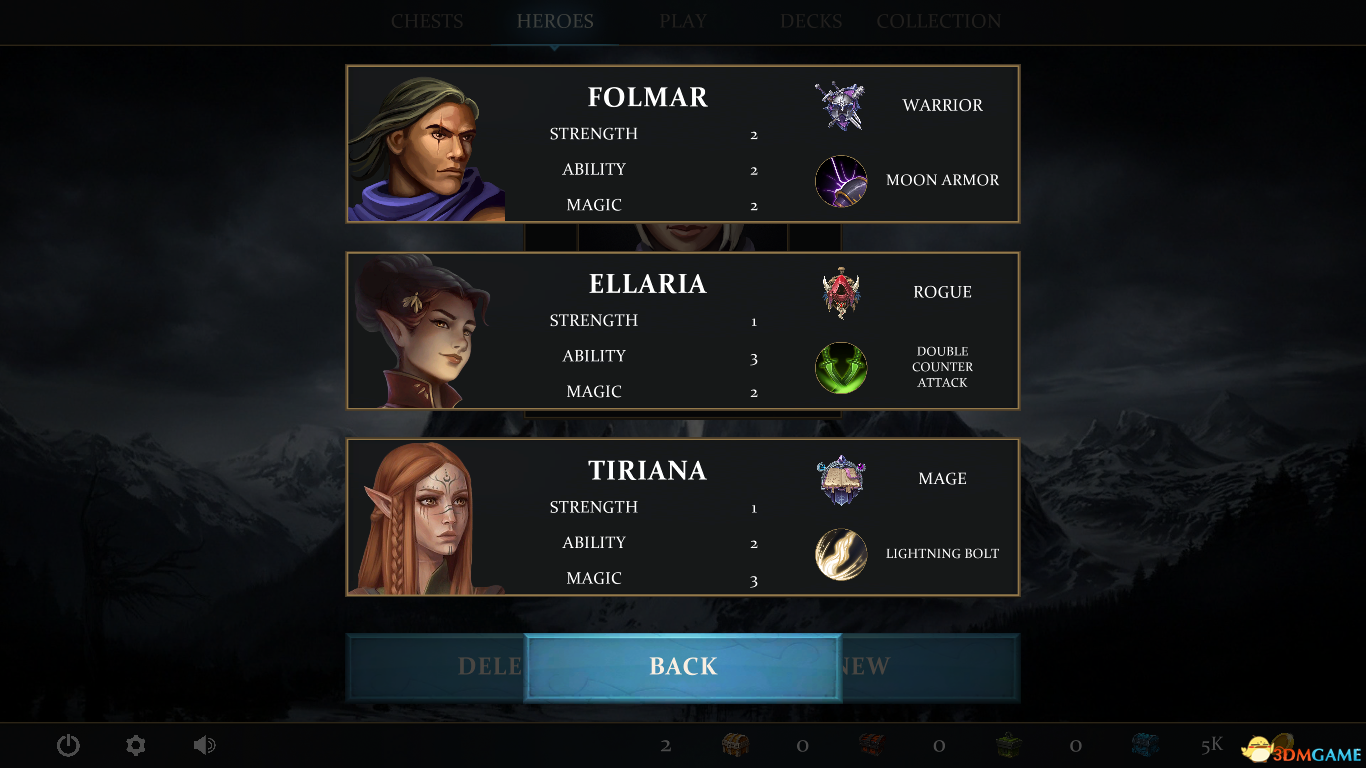This screenshot has width=1366, height=768.
Task: Select the hero Folmar
Action: (x=647, y=97)
